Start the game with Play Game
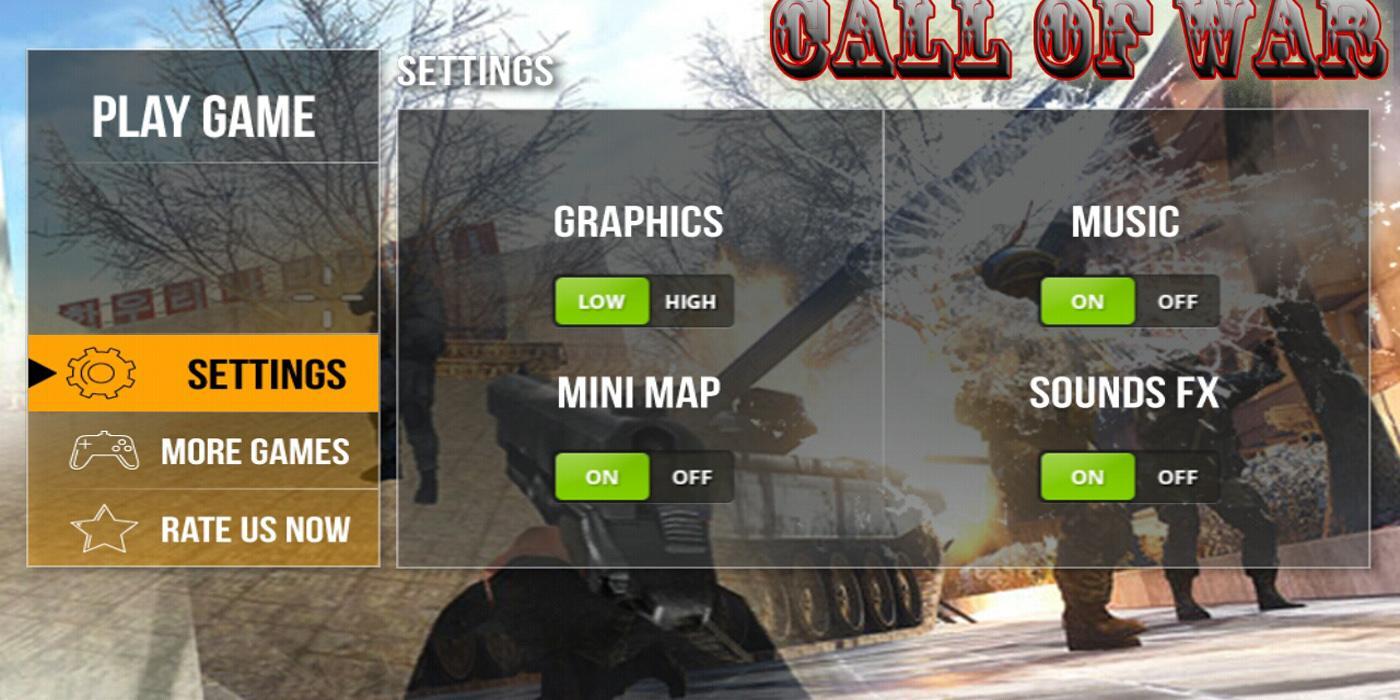Screen dimensions: 1400x700 pos(204,117)
